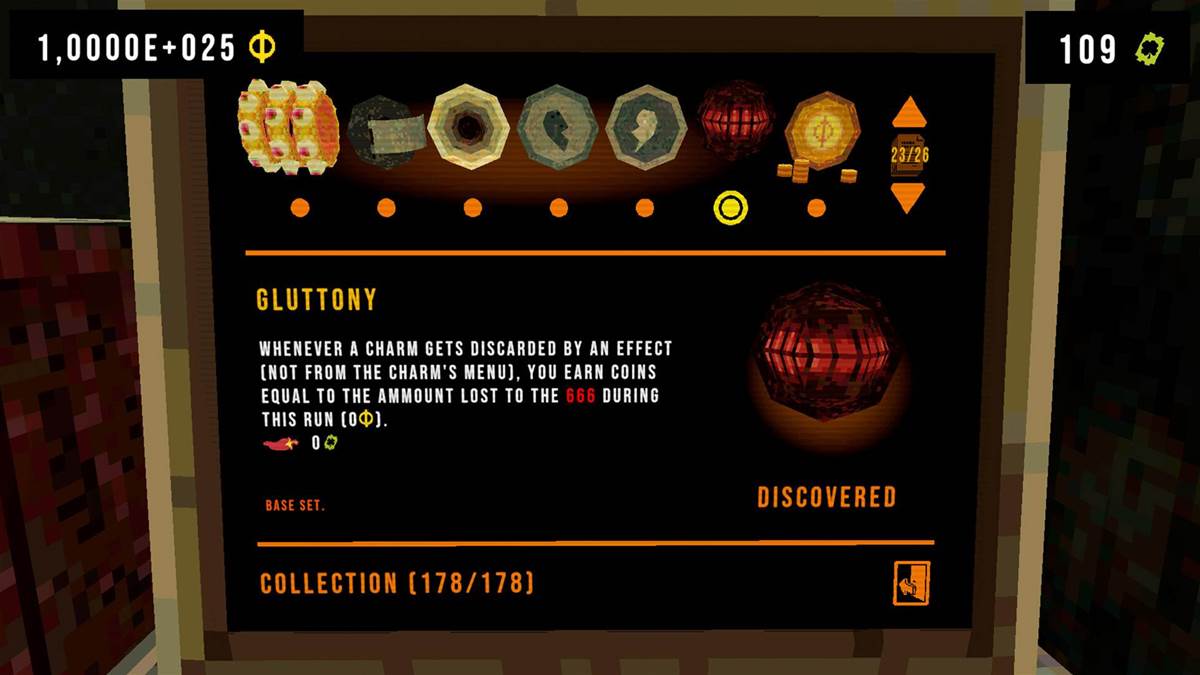Pick the charm with the ghost-like silhouette
This screenshot has width=1200, height=675.
point(558,127)
